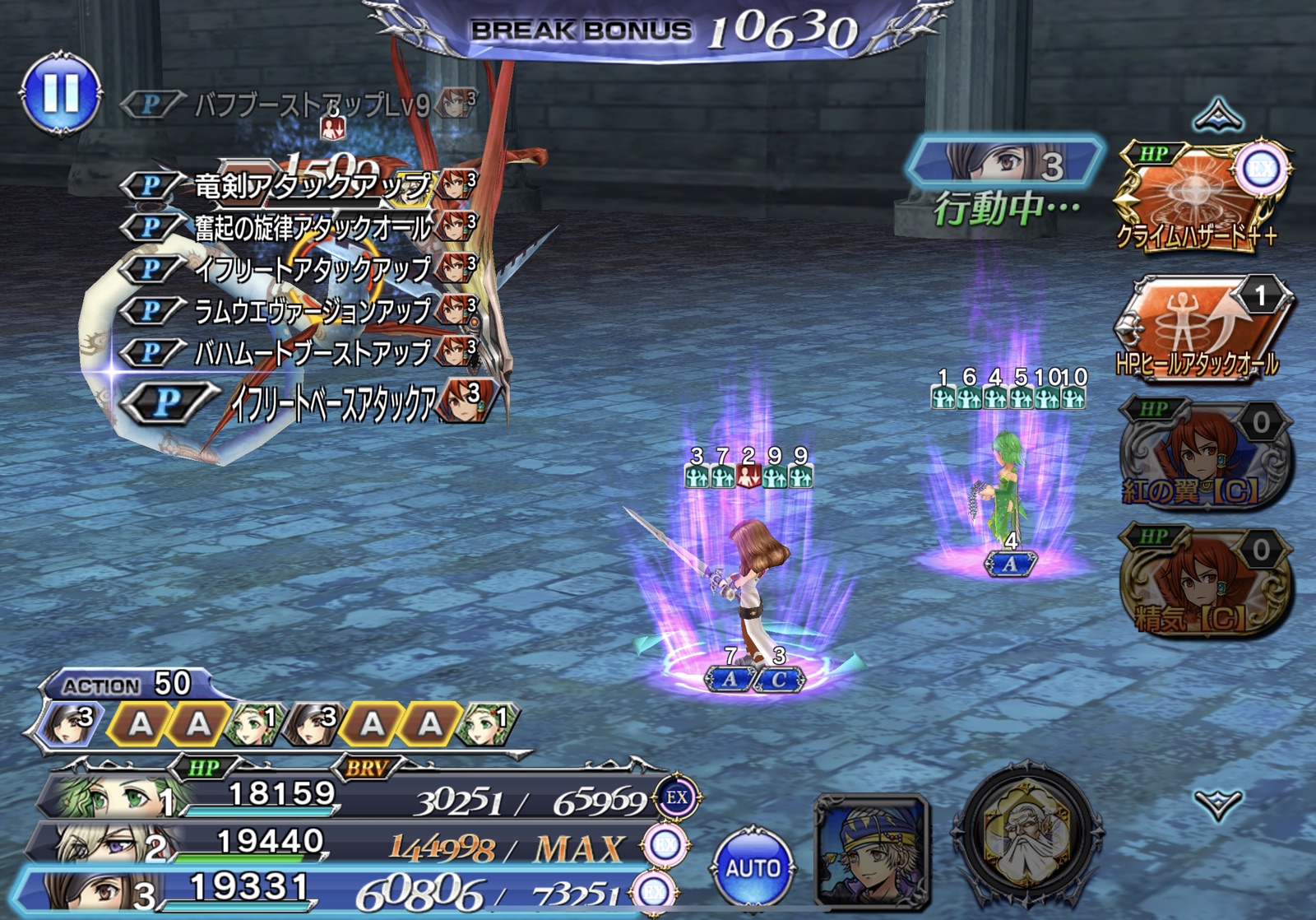Select party member 1 status row
This screenshot has width=1316, height=920.
[345, 797]
